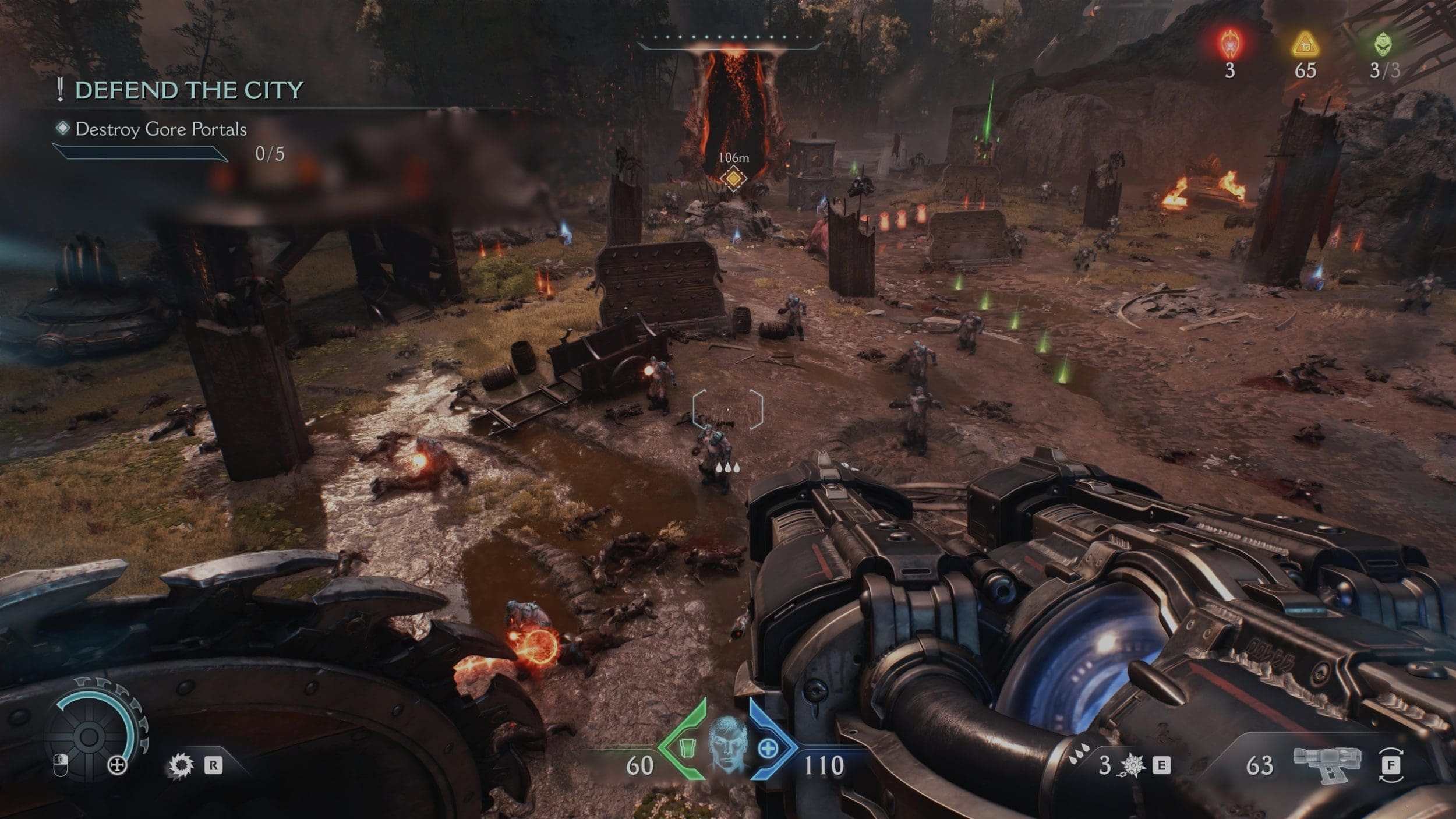Select the green helmet extra lives icon
The image size is (1456, 819).
click(1383, 45)
